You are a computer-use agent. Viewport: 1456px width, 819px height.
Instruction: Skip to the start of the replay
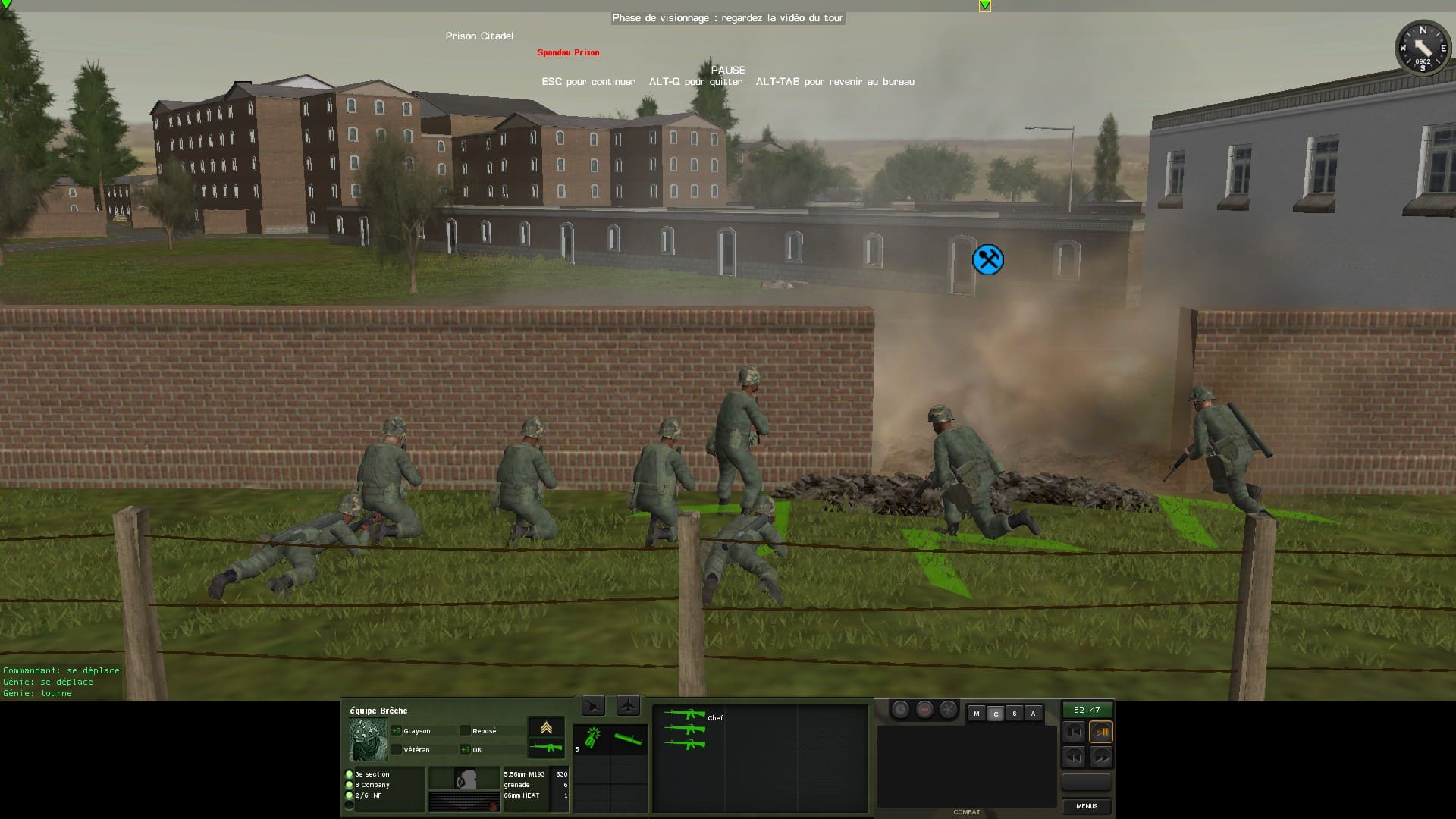tap(1074, 732)
